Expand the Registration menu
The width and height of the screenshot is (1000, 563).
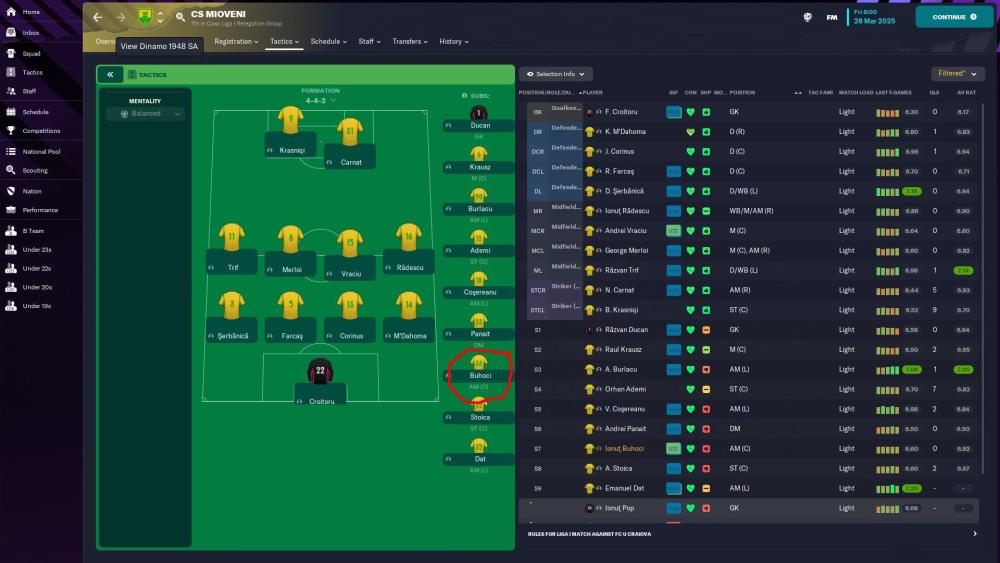(236, 42)
